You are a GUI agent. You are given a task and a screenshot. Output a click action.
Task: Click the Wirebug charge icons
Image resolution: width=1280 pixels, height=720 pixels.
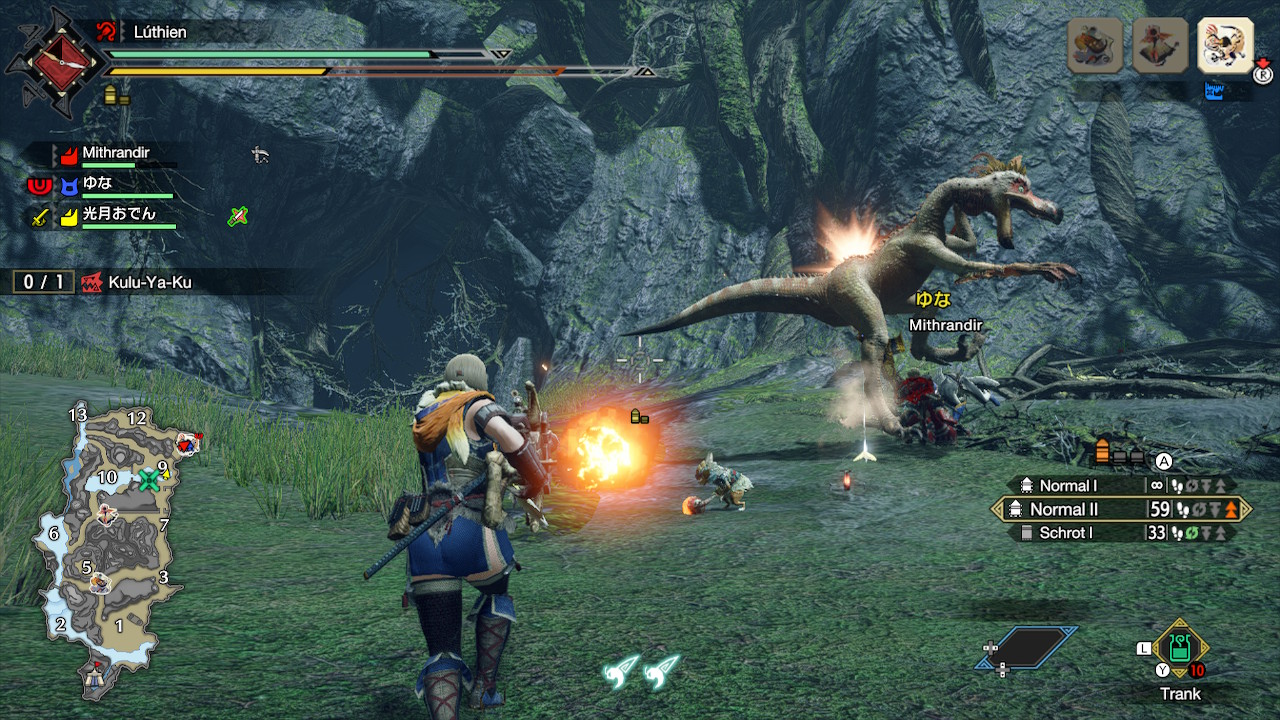pyautogui.click(x=642, y=671)
